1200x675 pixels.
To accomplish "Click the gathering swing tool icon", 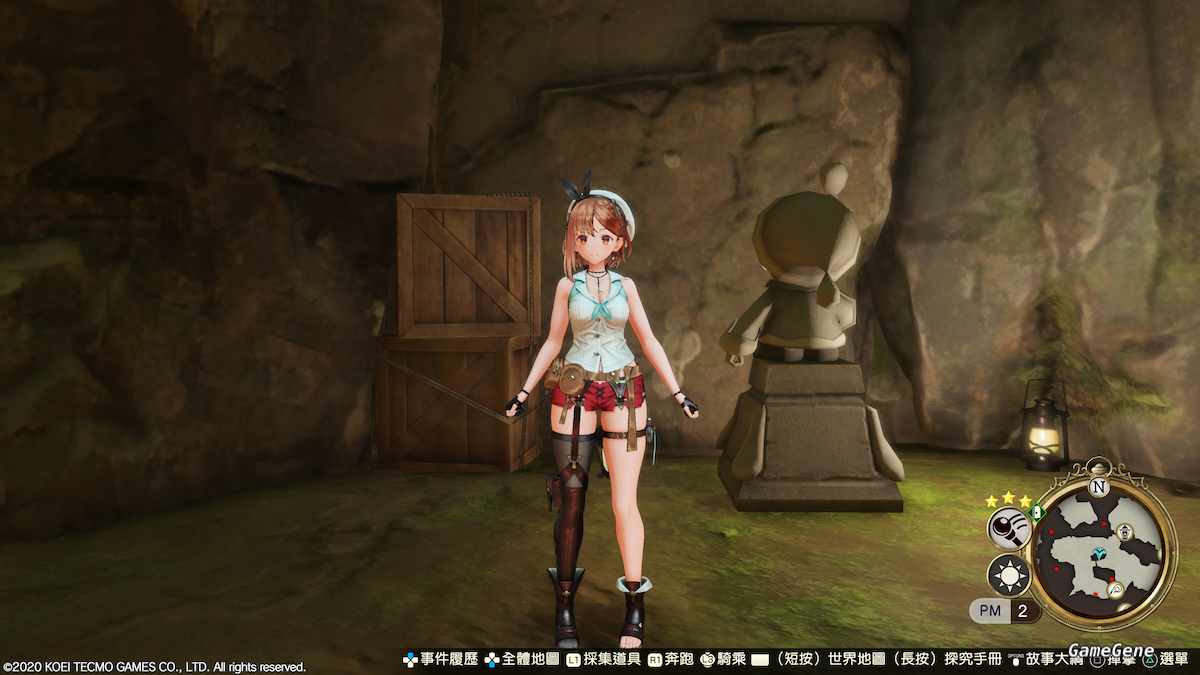I will click(1009, 528).
